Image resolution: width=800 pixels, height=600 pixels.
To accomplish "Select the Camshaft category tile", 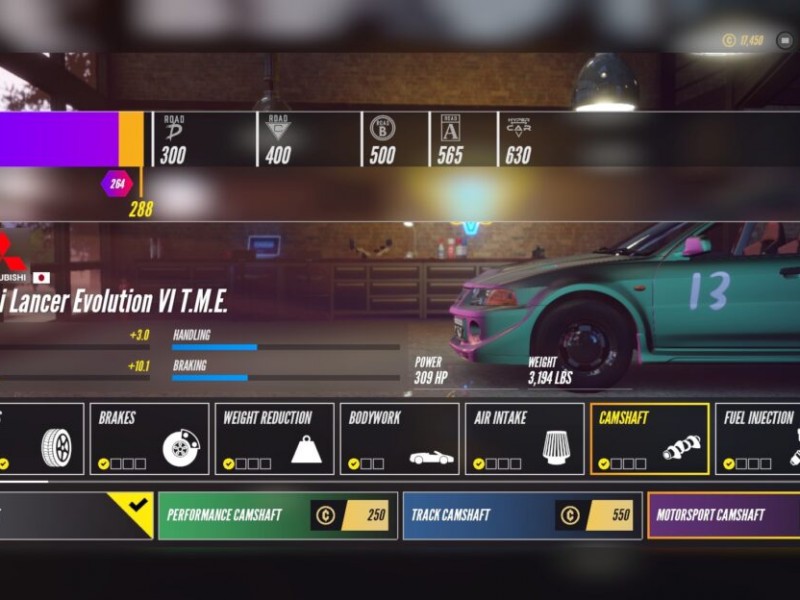I will pos(649,438).
